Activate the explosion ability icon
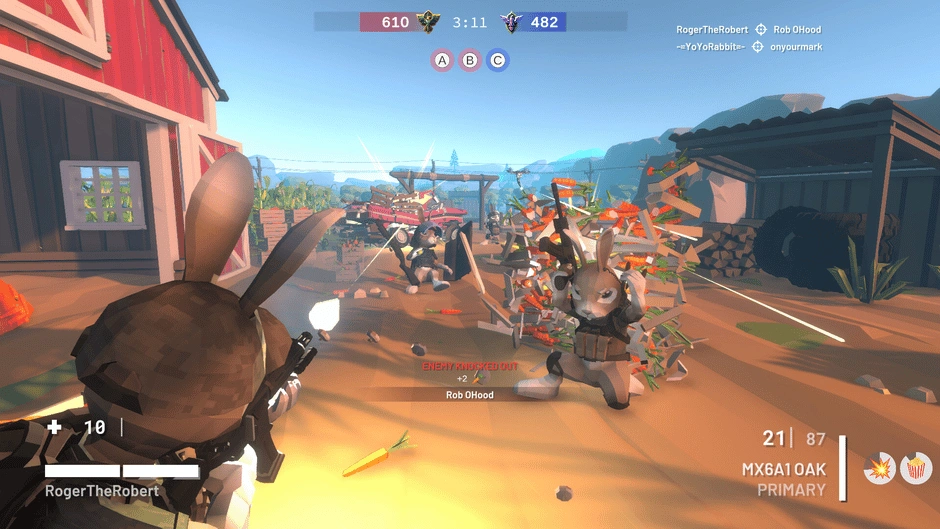Image resolution: width=940 pixels, height=529 pixels. coord(880,468)
